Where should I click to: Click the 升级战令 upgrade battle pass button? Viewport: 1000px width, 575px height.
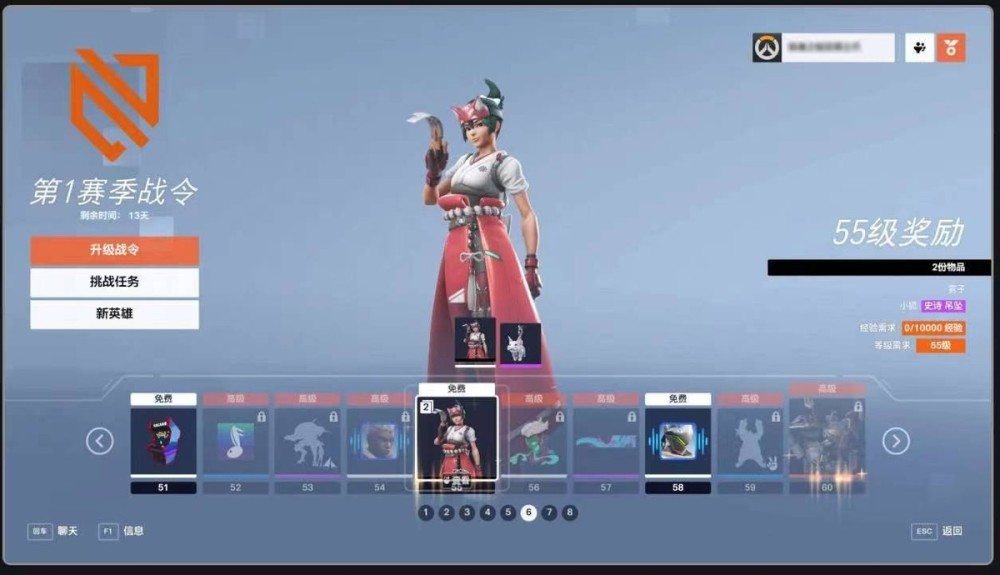click(114, 250)
